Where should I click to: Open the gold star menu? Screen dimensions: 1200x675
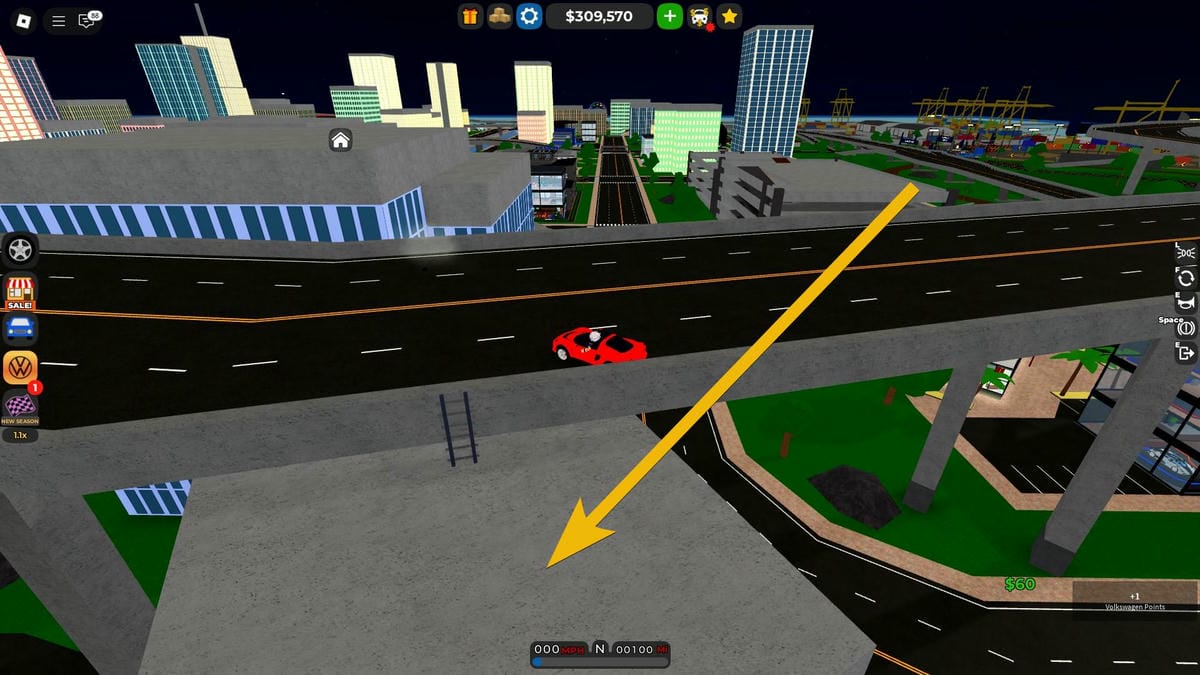[x=730, y=16]
